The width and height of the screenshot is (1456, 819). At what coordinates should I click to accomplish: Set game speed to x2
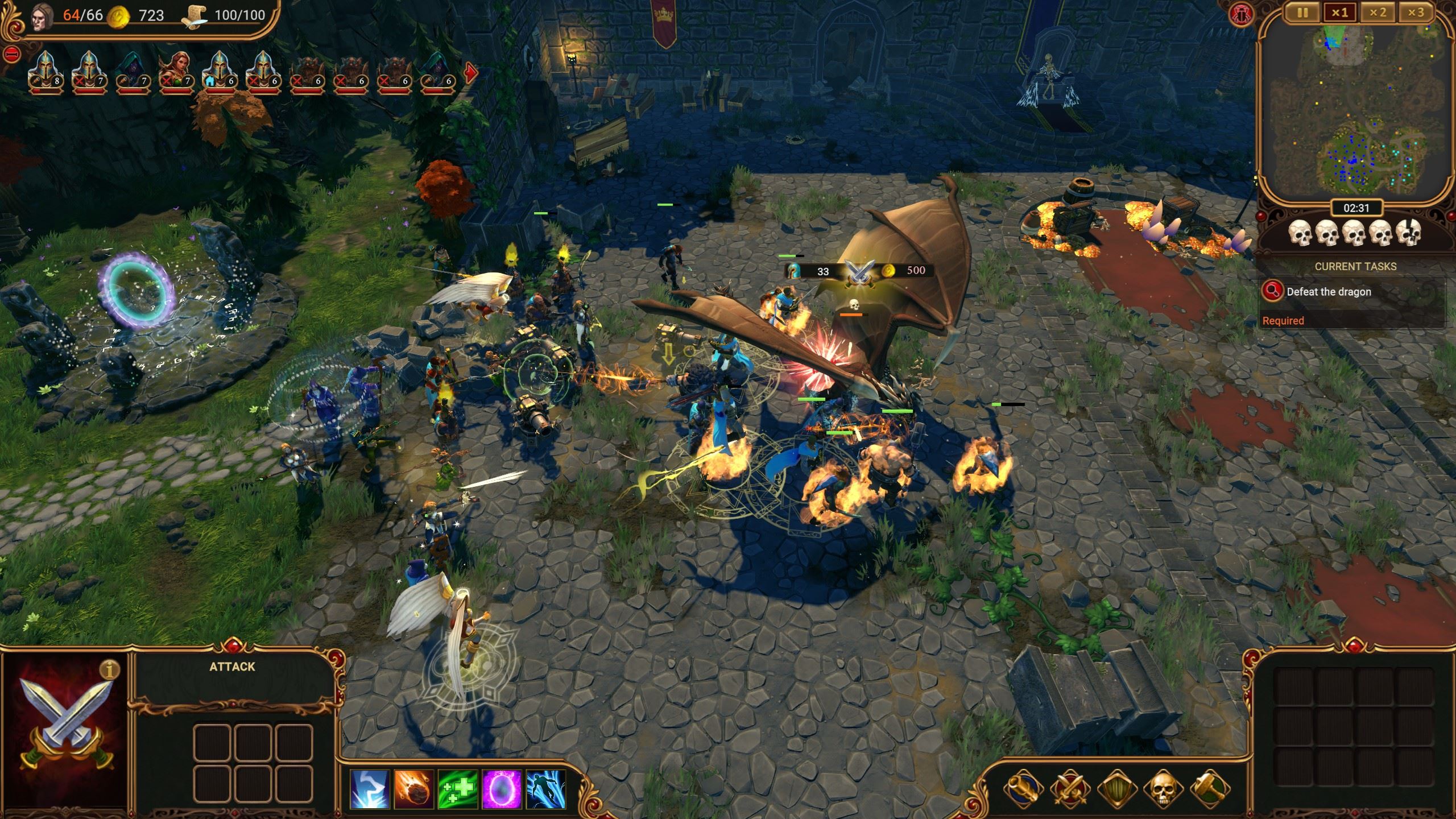pos(1377,13)
